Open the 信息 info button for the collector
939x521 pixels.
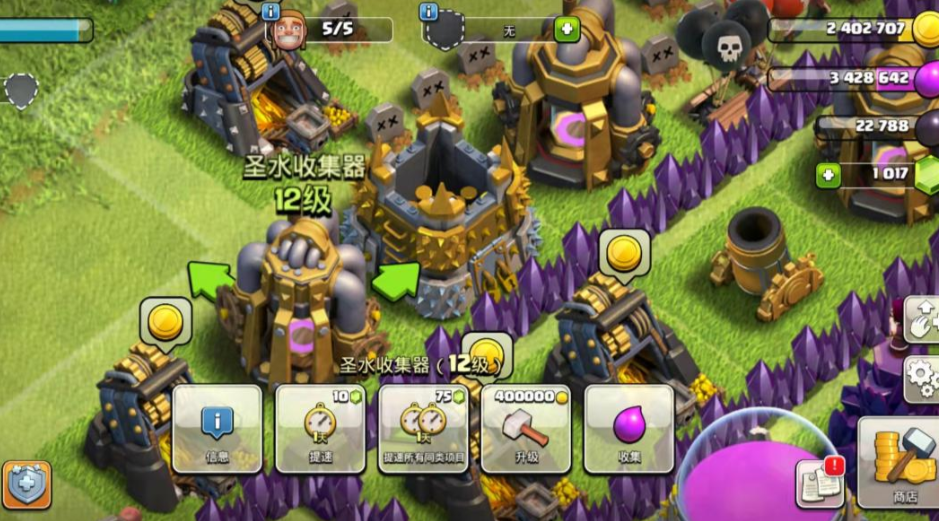pyautogui.click(x=217, y=429)
